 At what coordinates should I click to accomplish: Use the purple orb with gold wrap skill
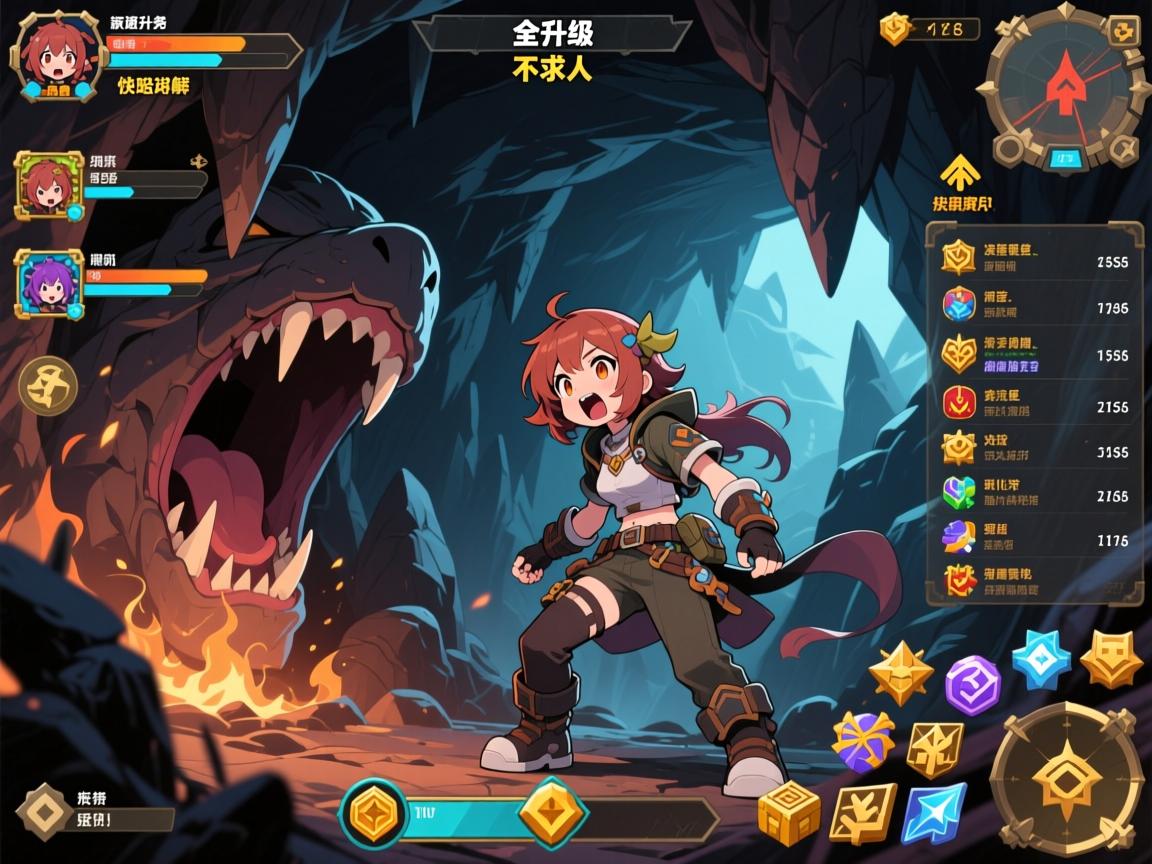click(862, 741)
